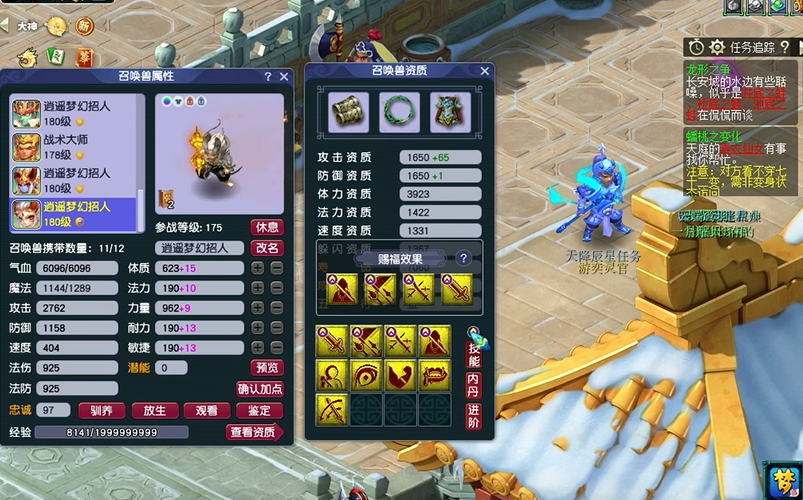Open the 预览 preview button
Image resolution: width=803 pixels, height=500 pixels.
click(267, 368)
